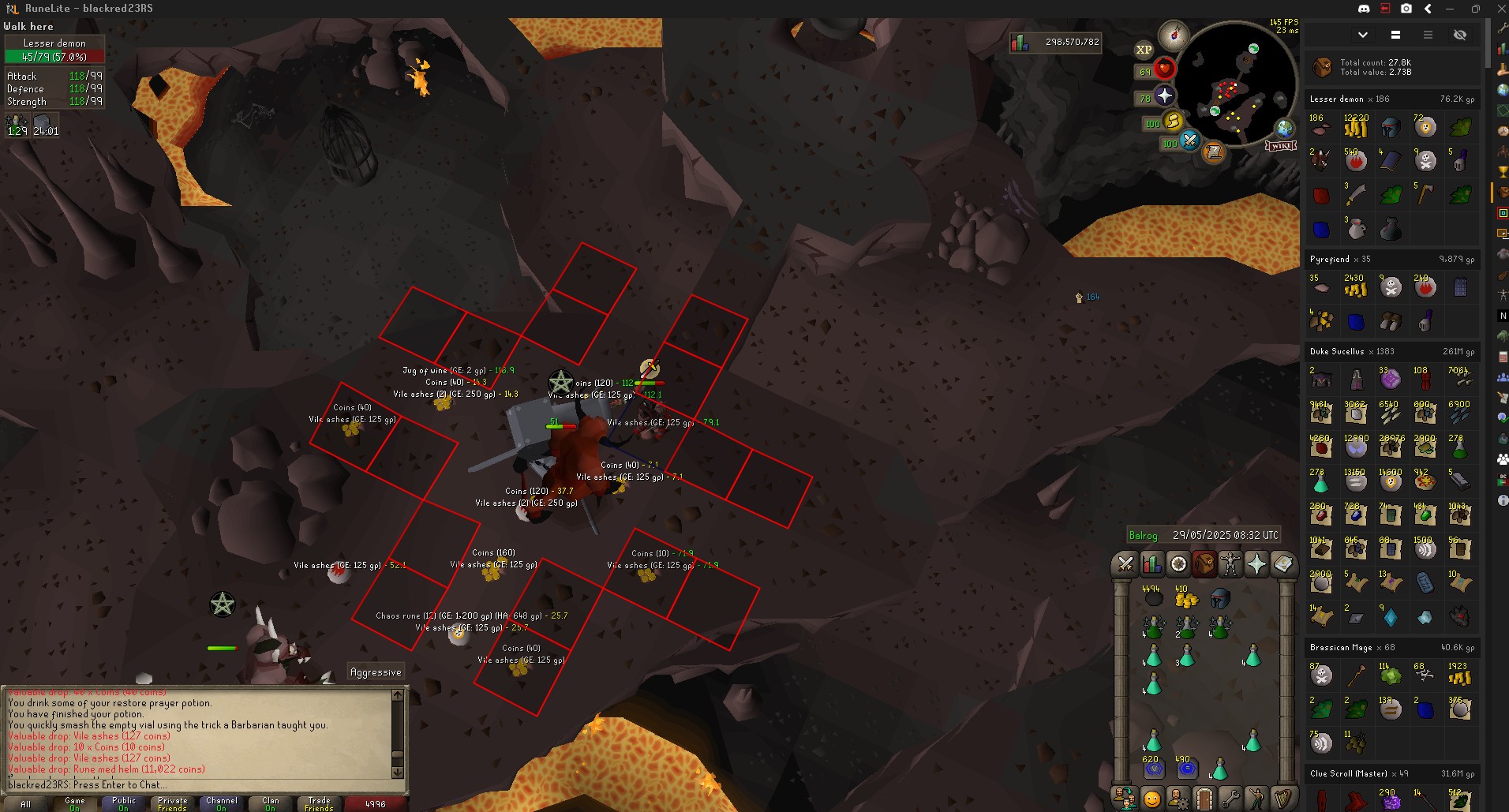1509x812 pixels.
Task: Open the world map globe
Action: coord(1285,128)
